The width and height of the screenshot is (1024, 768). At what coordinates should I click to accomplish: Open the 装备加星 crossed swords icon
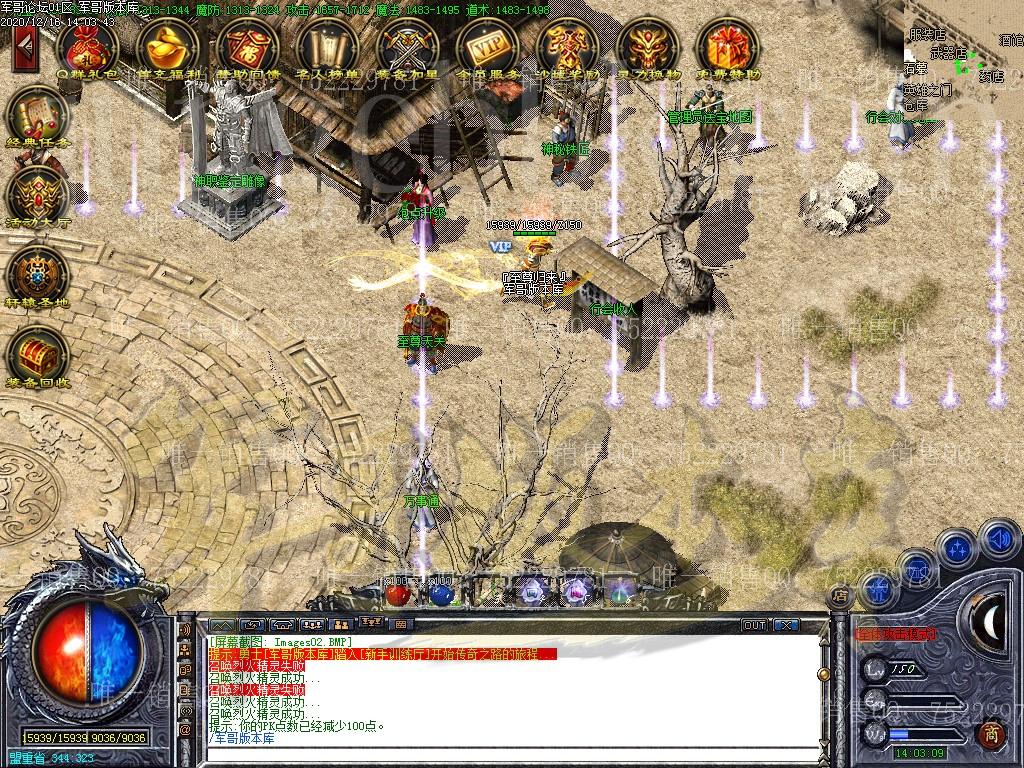[407, 46]
